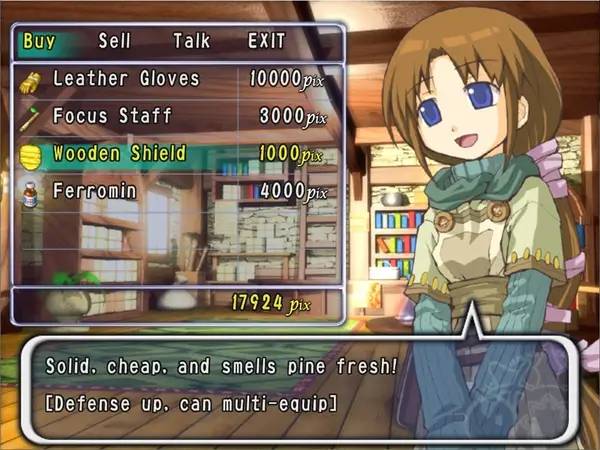Screen dimensions: 600x450
Task: Click the Leather Gloves icon
Action: point(28,80)
